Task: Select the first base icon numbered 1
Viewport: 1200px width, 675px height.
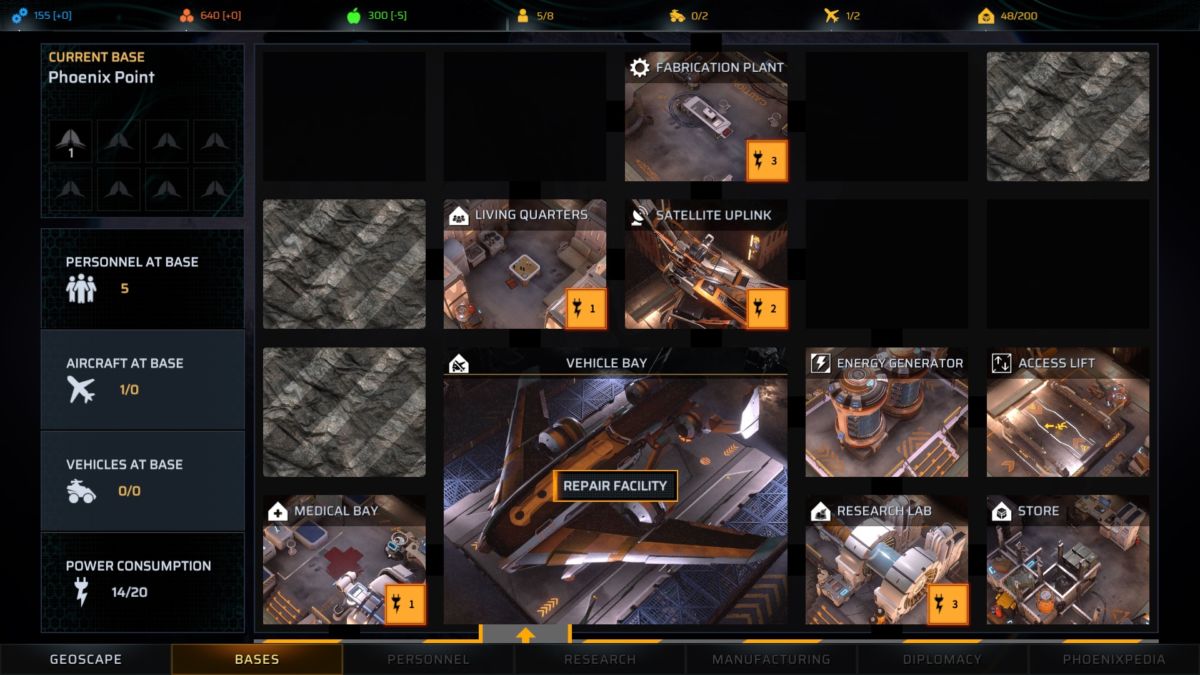Action: pos(72,141)
